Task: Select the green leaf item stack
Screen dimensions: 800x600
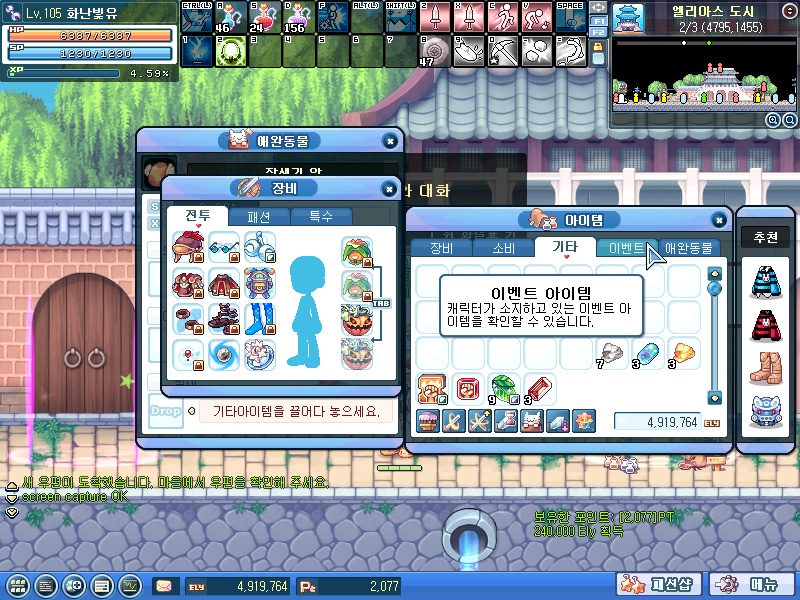Action: (x=501, y=387)
